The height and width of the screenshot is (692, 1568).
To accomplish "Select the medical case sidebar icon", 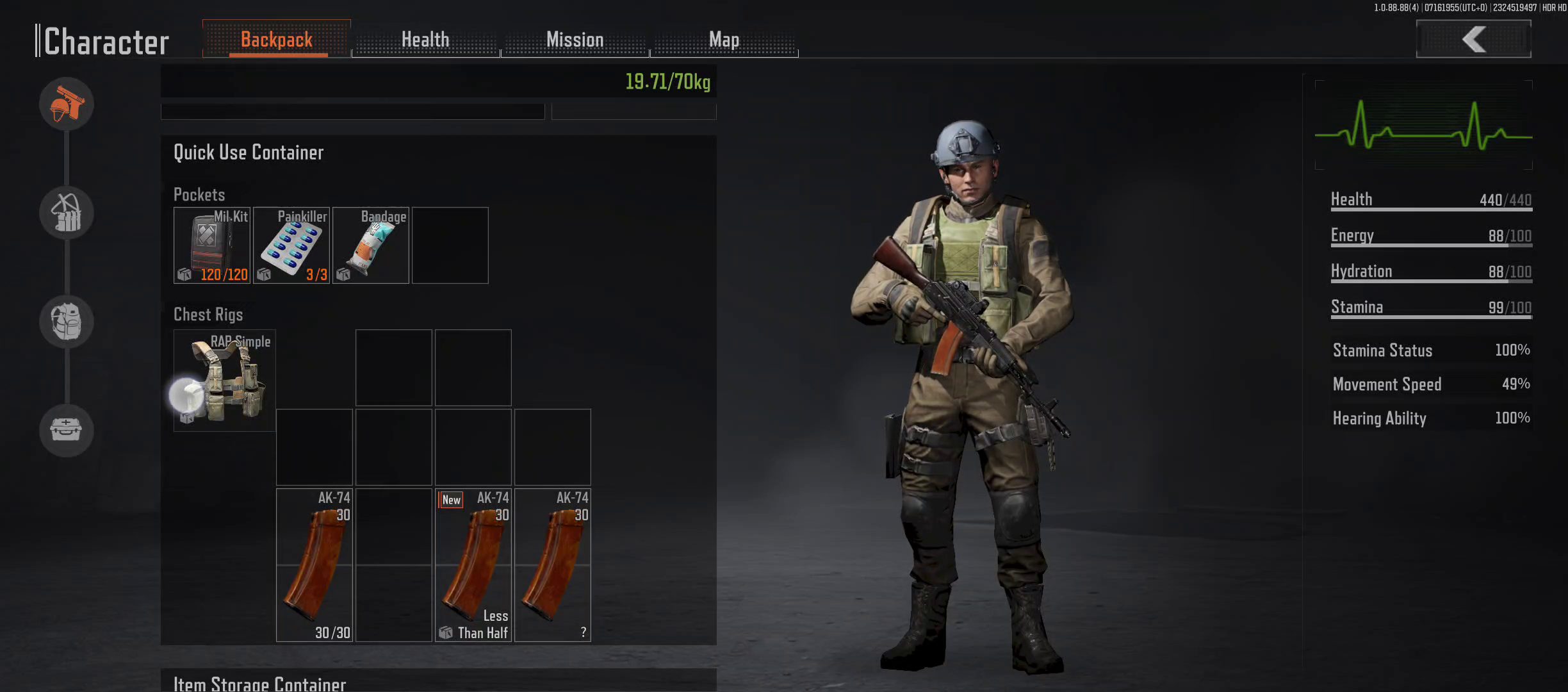I will coord(67,430).
